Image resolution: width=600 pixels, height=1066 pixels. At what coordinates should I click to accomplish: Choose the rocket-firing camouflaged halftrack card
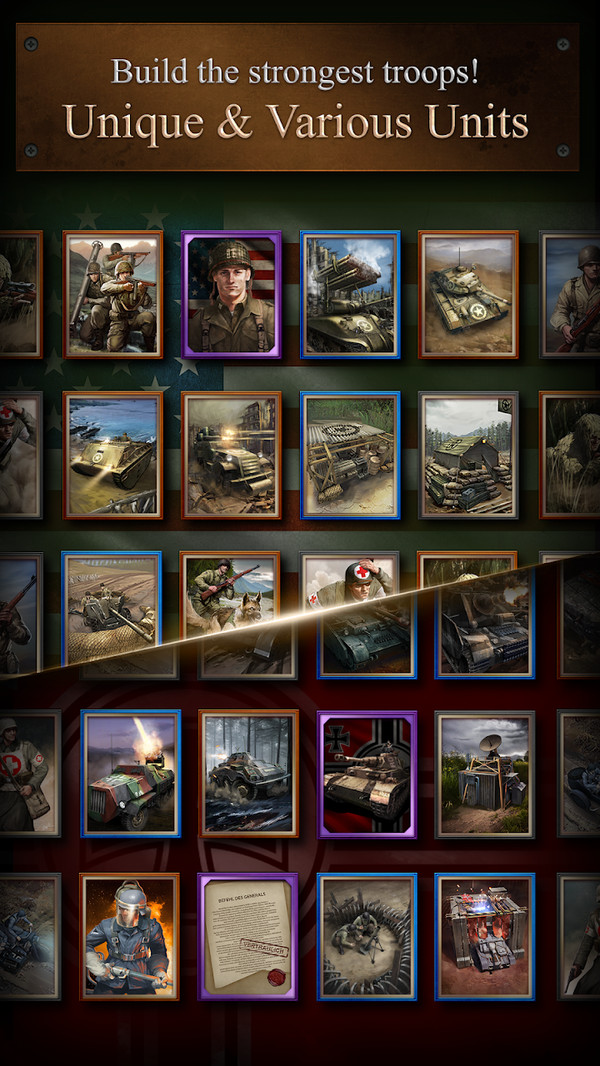coord(130,773)
